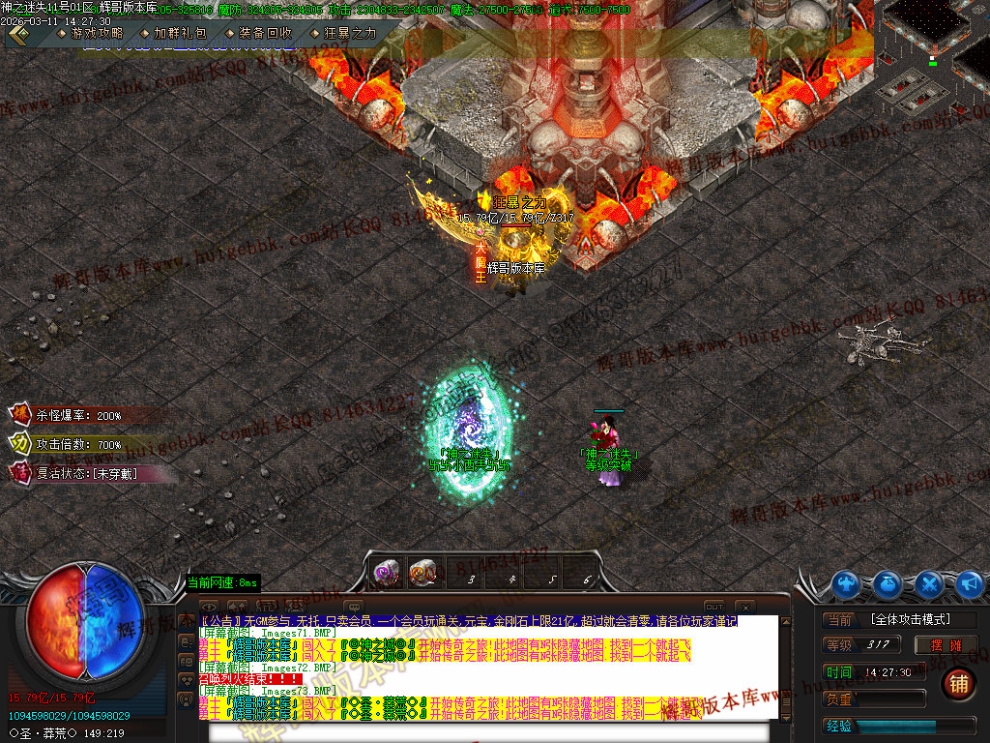990x743 pixels.
Task: Open the character panel with the muscular figure icon
Action: click(x=846, y=584)
